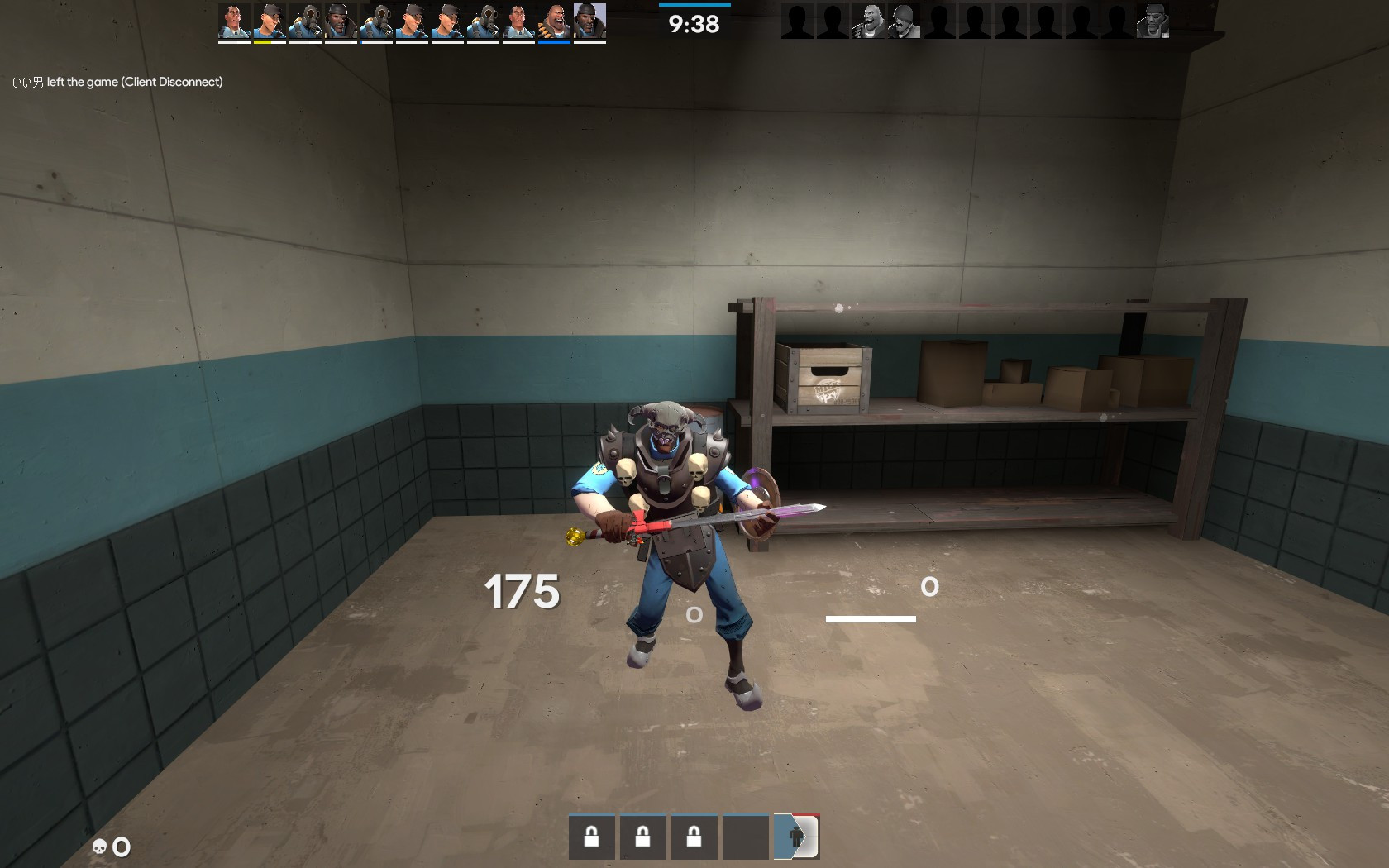This screenshot has height=868, width=1389.
Task: Click the third padlock loadout icon
Action: coord(694,837)
